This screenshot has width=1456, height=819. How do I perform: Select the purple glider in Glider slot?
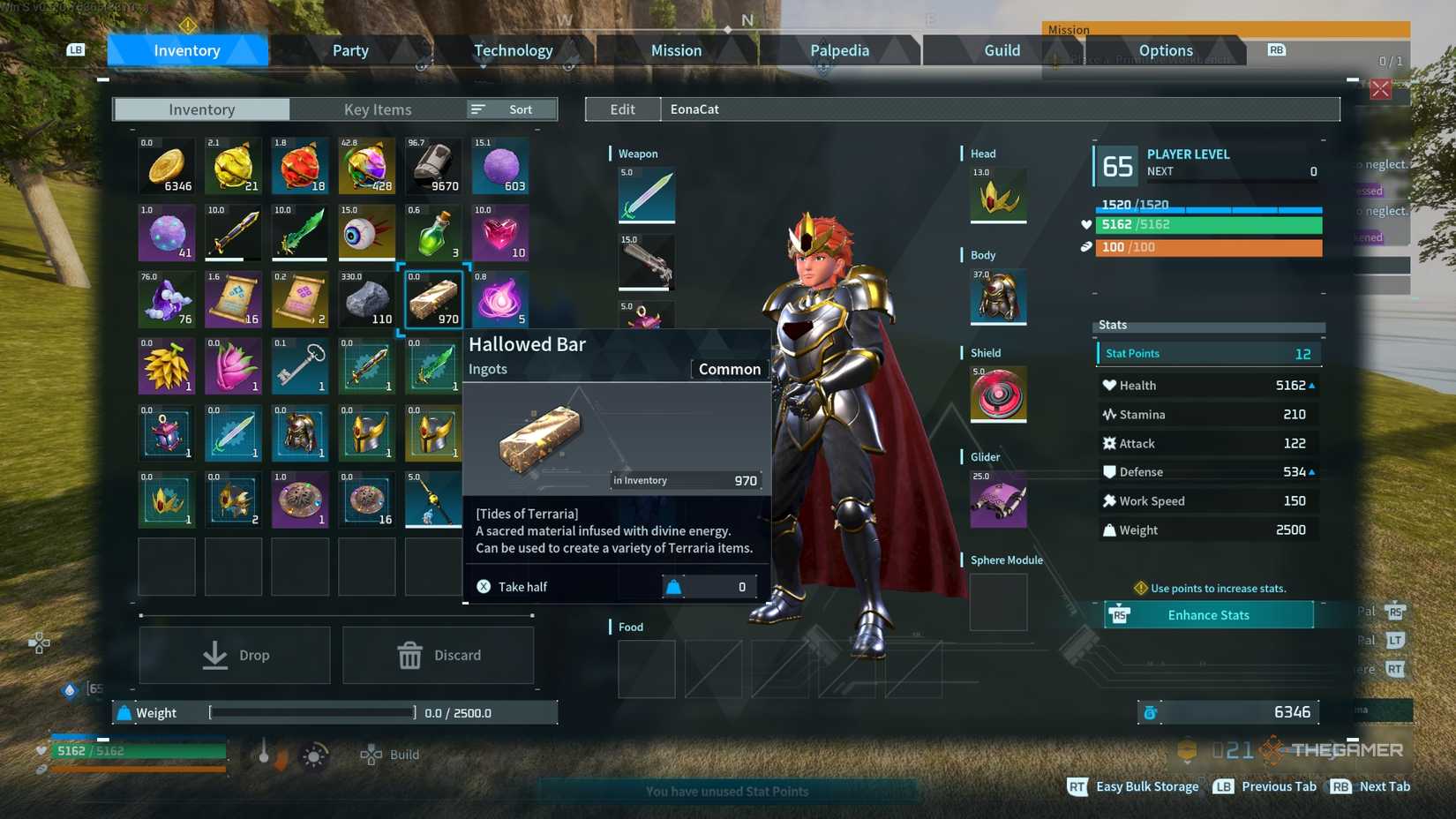coord(997,500)
